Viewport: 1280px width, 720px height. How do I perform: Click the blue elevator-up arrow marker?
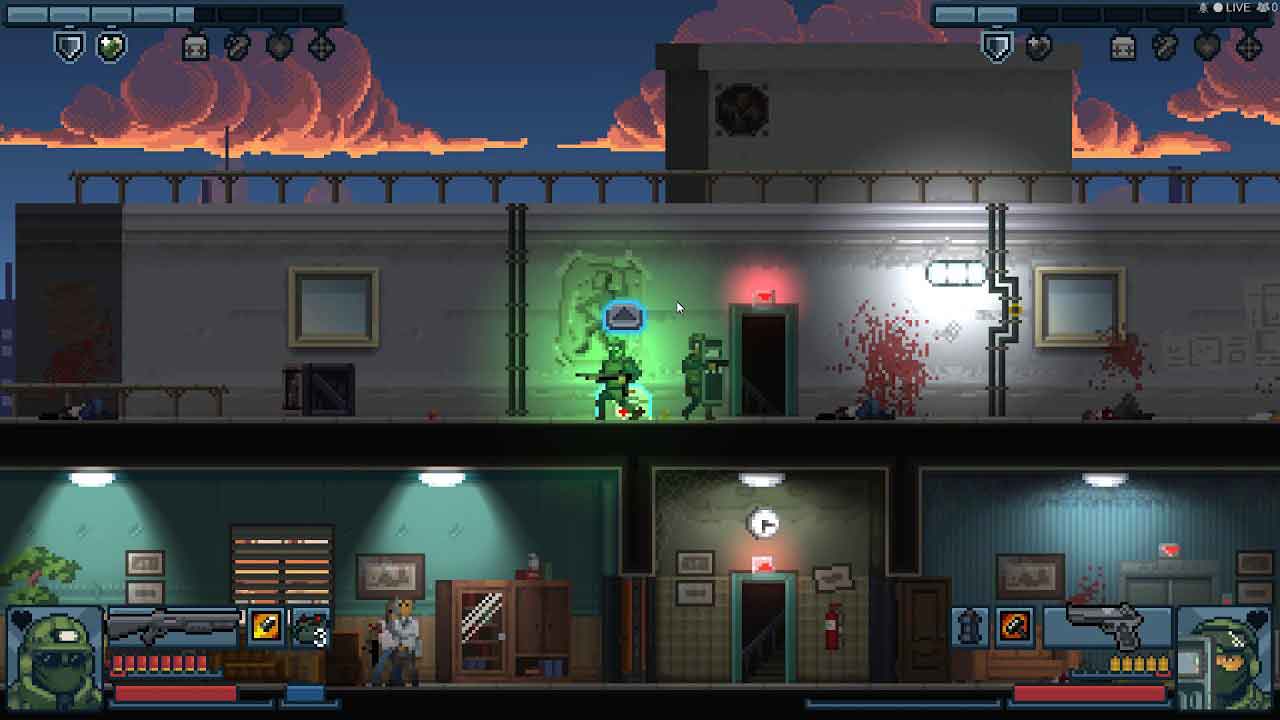pyautogui.click(x=623, y=317)
